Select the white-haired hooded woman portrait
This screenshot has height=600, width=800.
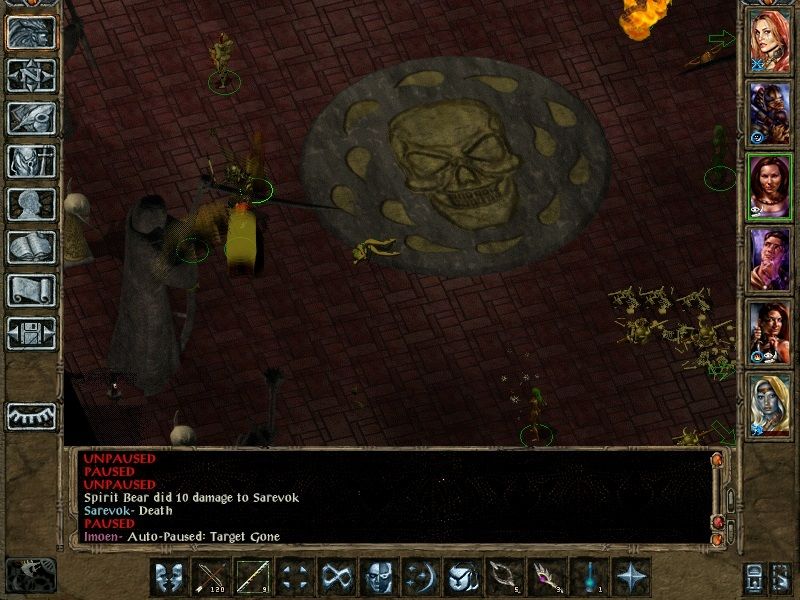tap(769, 405)
